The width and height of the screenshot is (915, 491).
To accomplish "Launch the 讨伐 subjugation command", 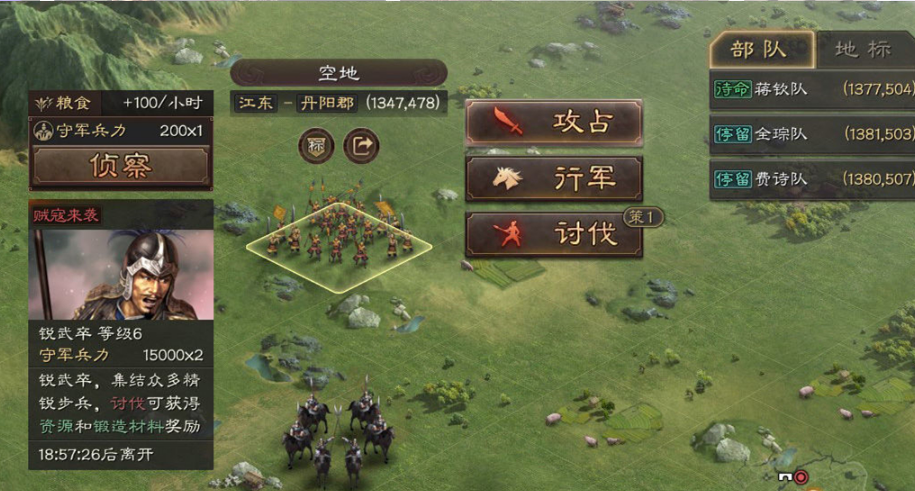I will 554,235.
